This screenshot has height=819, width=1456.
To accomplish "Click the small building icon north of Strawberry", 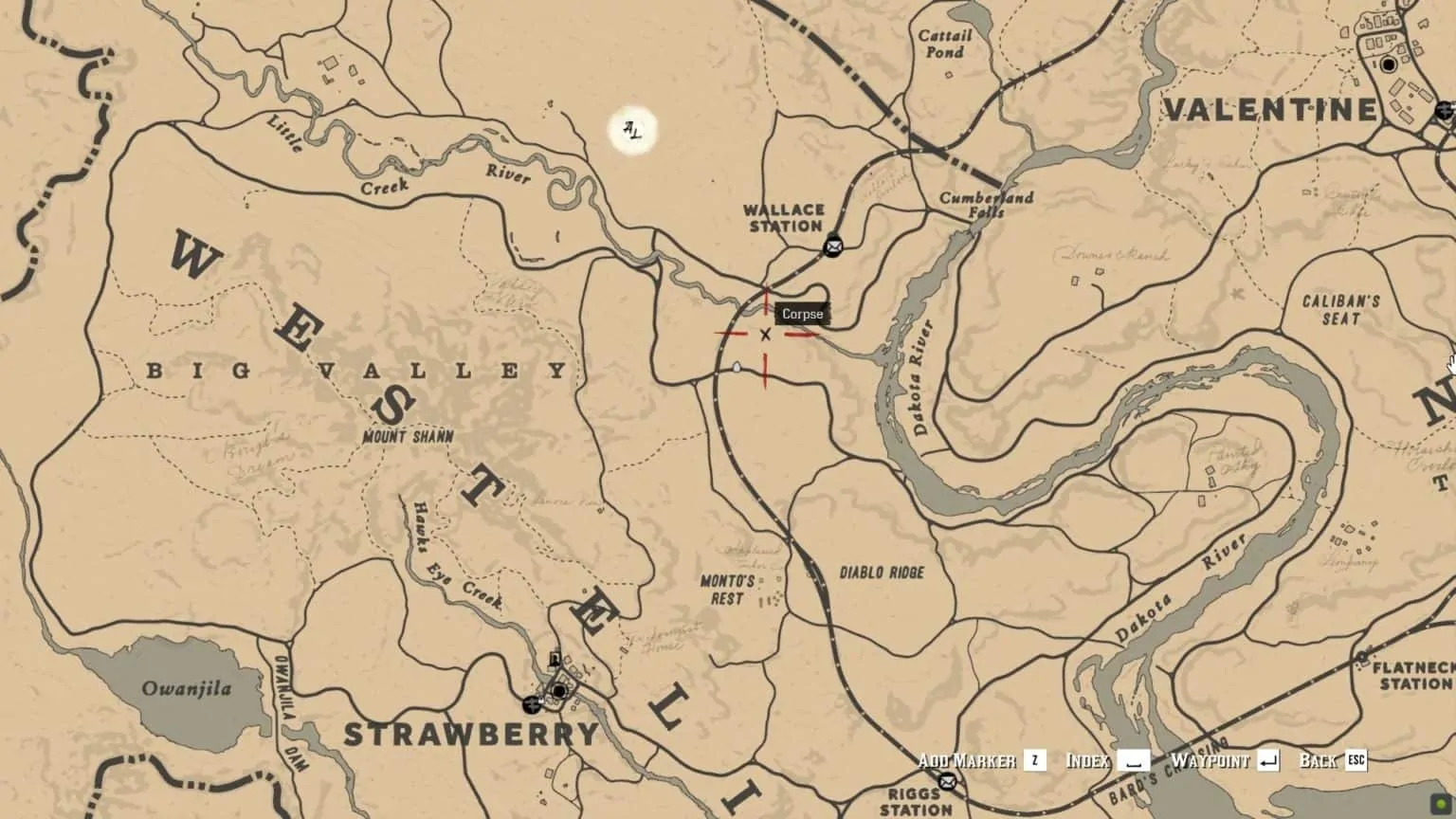I will pyautogui.click(x=555, y=661).
